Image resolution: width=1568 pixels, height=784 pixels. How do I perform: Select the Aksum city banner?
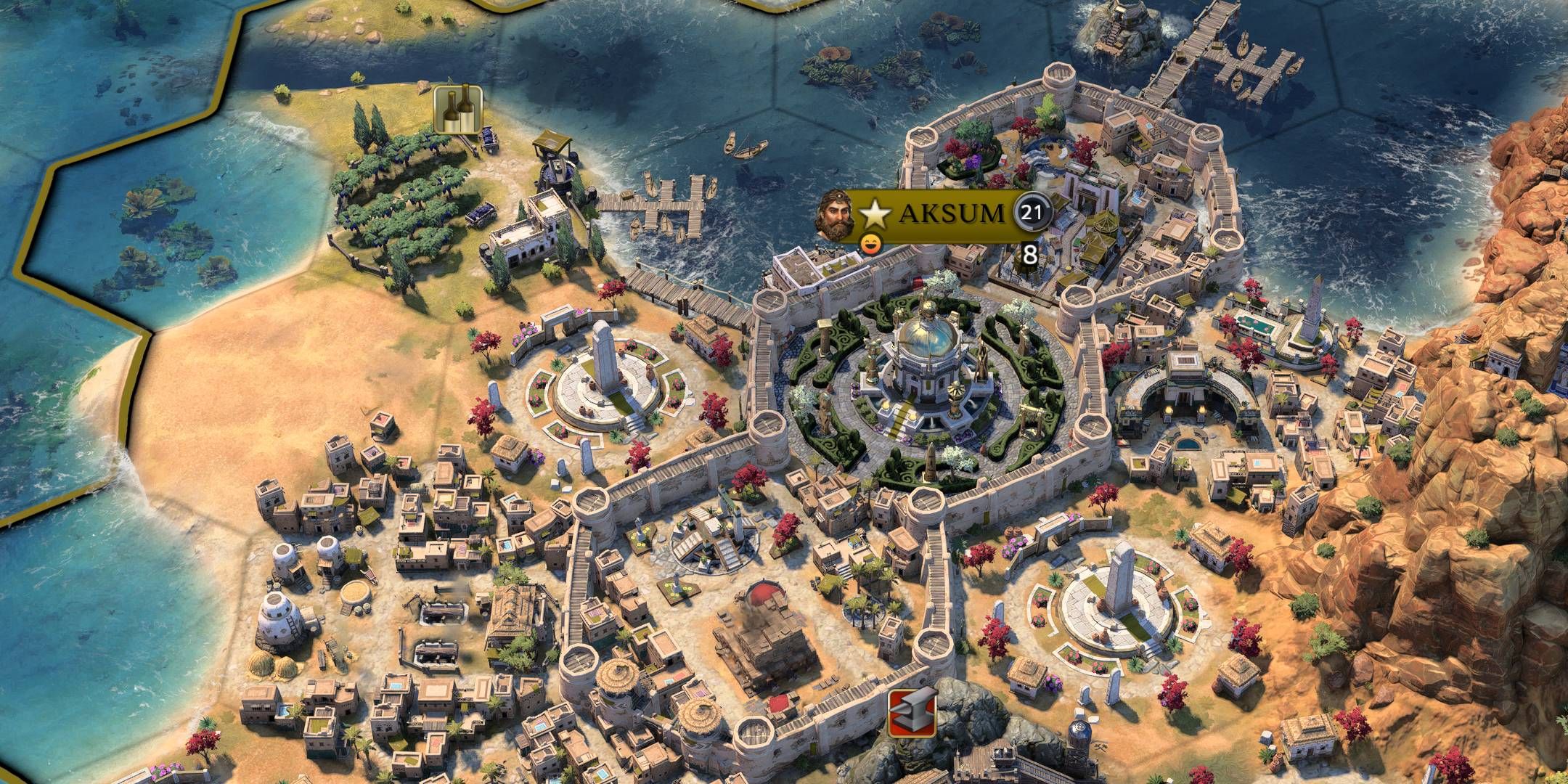[951, 214]
